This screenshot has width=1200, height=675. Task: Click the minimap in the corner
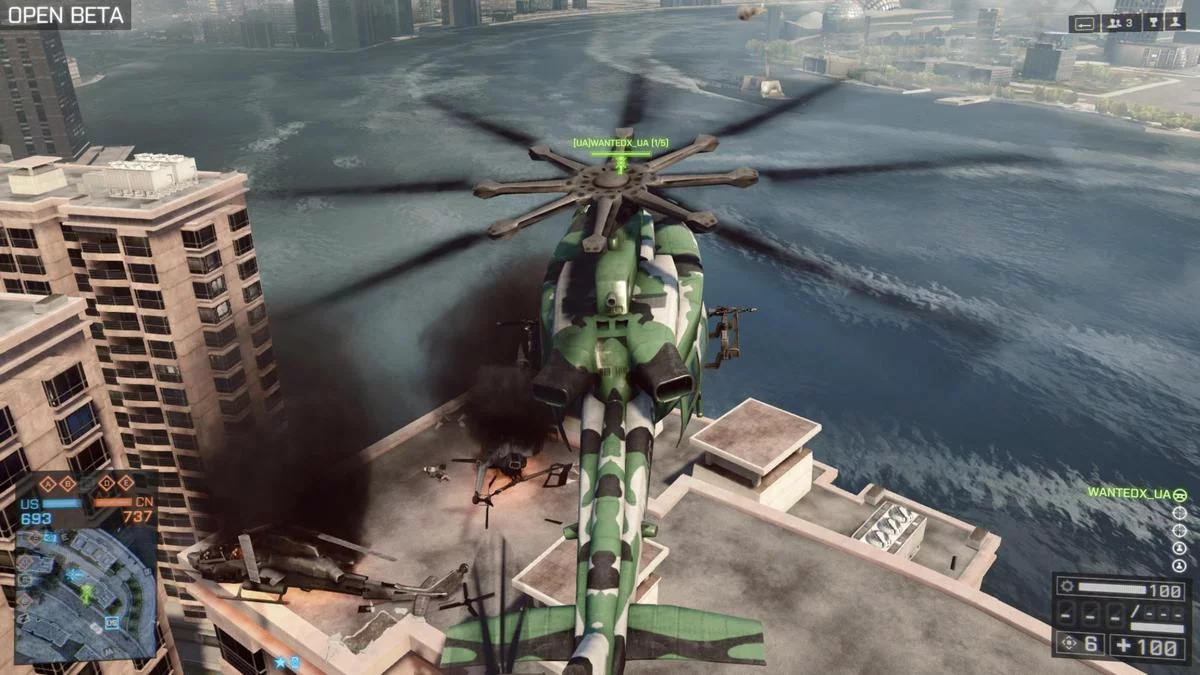86,596
